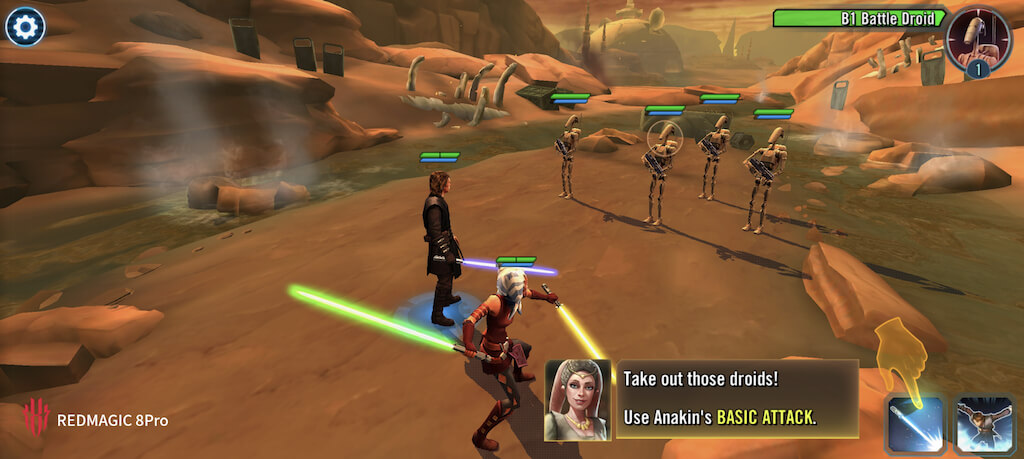The image size is (1024, 459).
Task: Open the settings gear menu
Action: click(x=24, y=26)
